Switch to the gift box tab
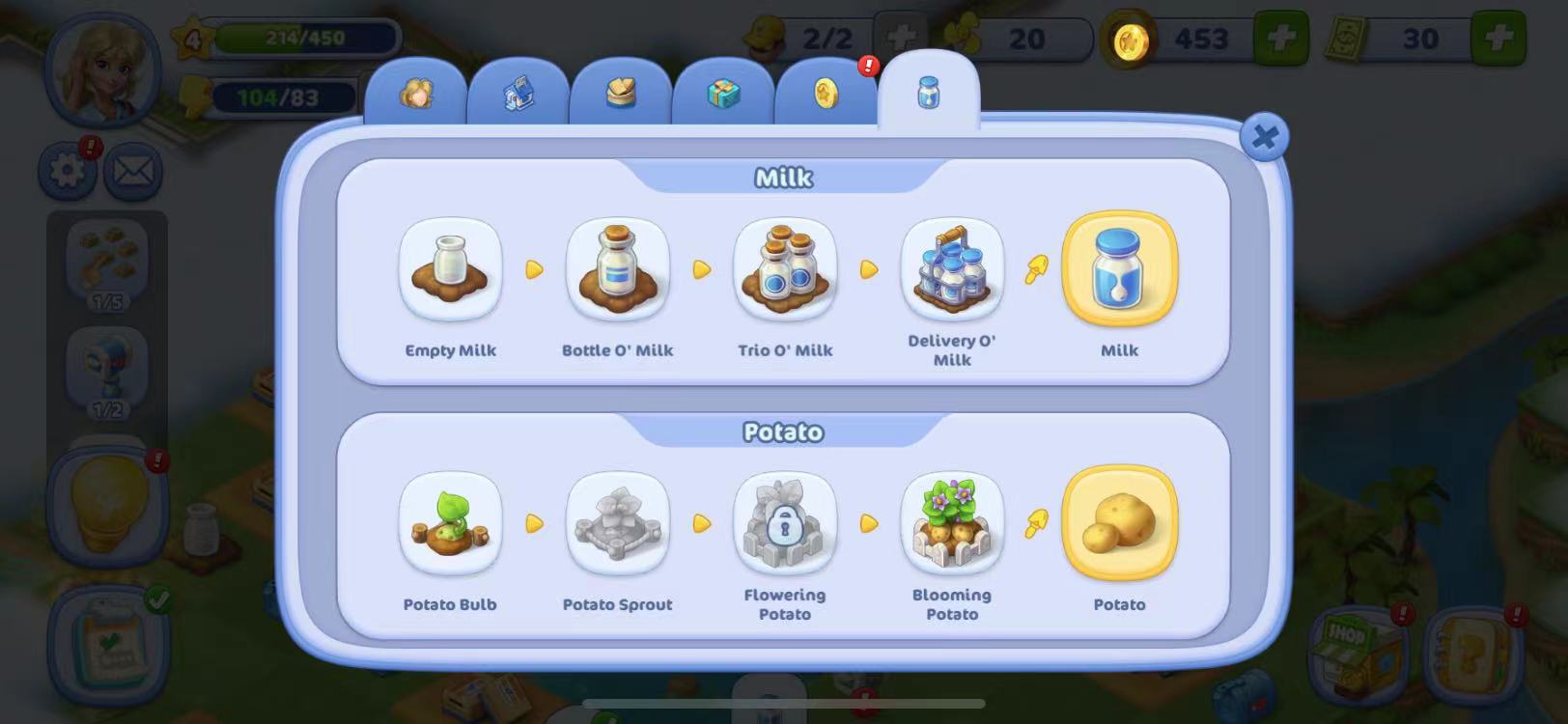 coord(722,94)
